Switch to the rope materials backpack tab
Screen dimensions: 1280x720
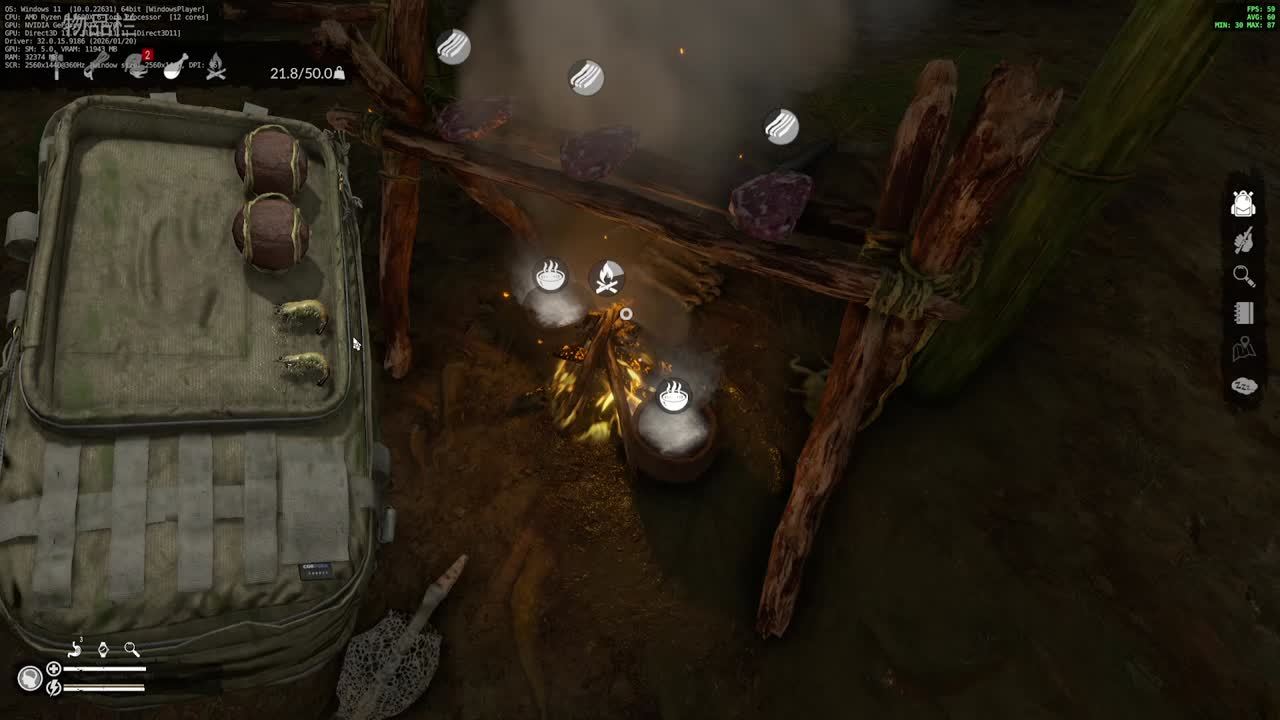click(95, 68)
